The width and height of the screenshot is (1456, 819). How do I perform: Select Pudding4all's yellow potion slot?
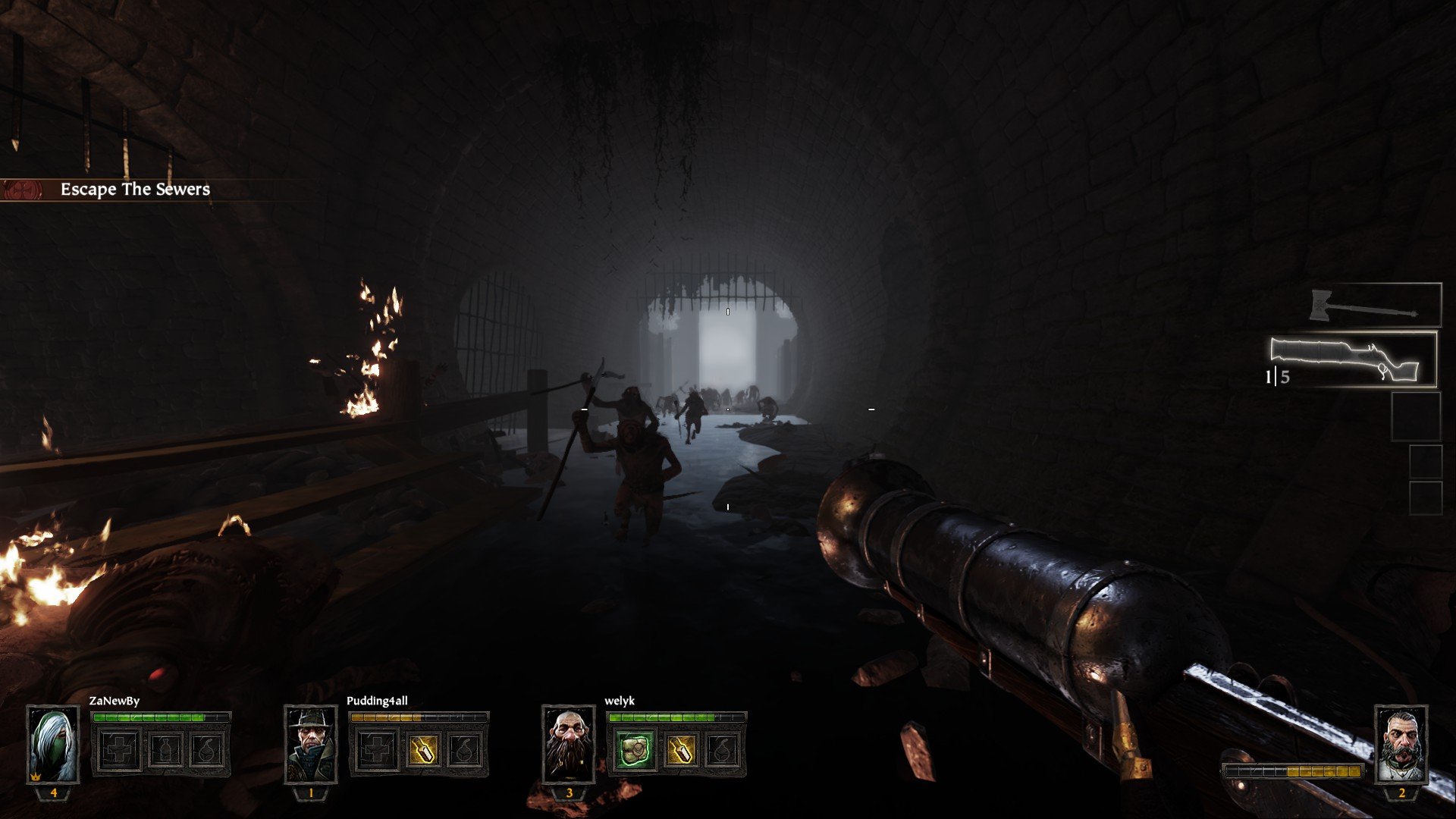(422, 749)
